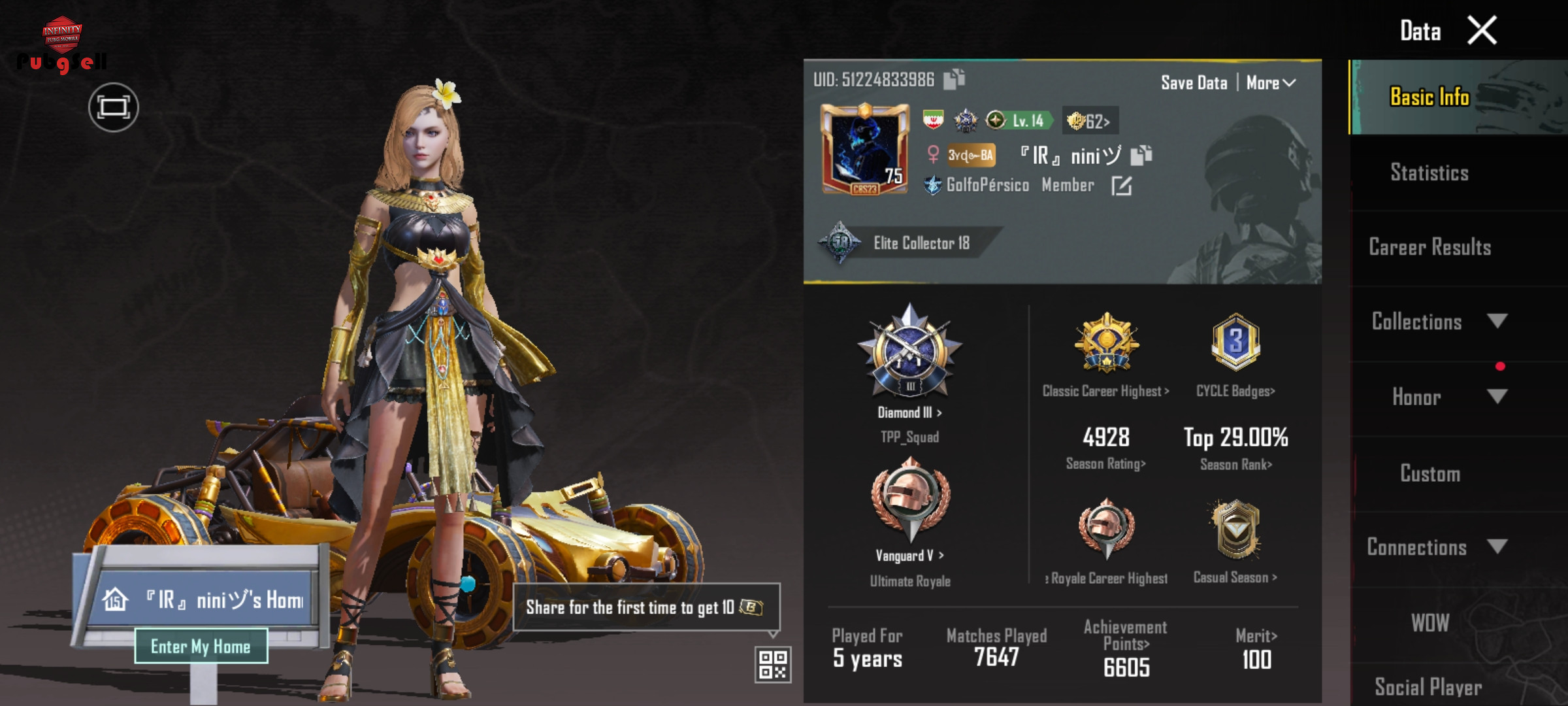Open the Career Results tab
The height and width of the screenshot is (706, 1568).
click(1429, 247)
